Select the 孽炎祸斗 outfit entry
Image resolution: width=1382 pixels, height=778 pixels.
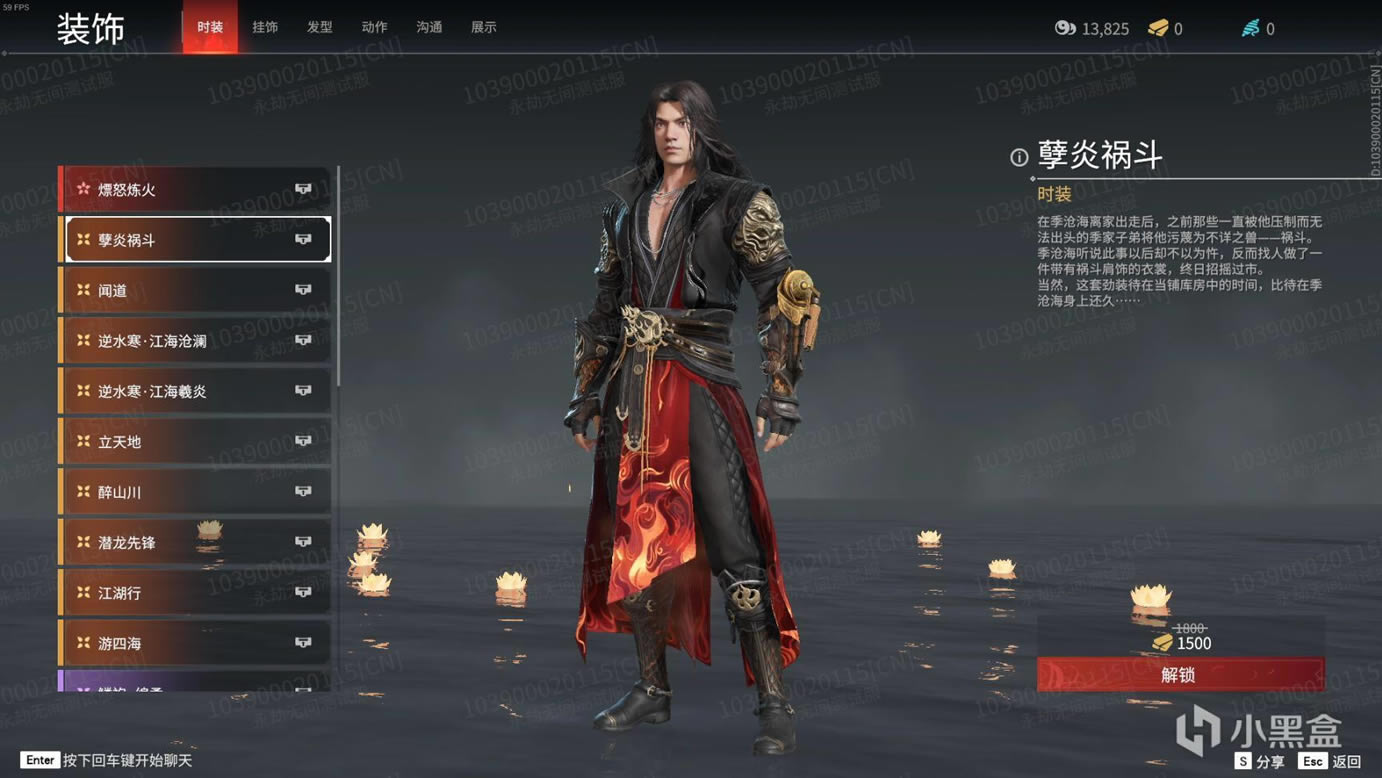click(x=195, y=239)
